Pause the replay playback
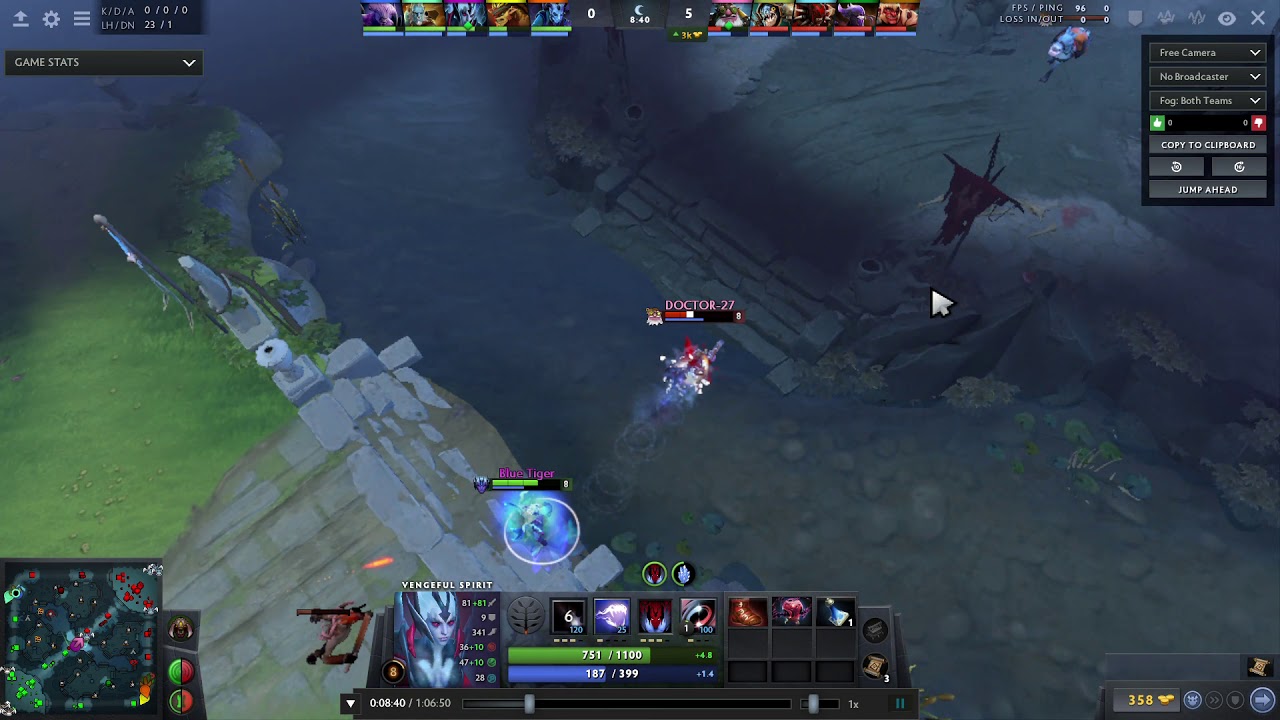 (899, 703)
